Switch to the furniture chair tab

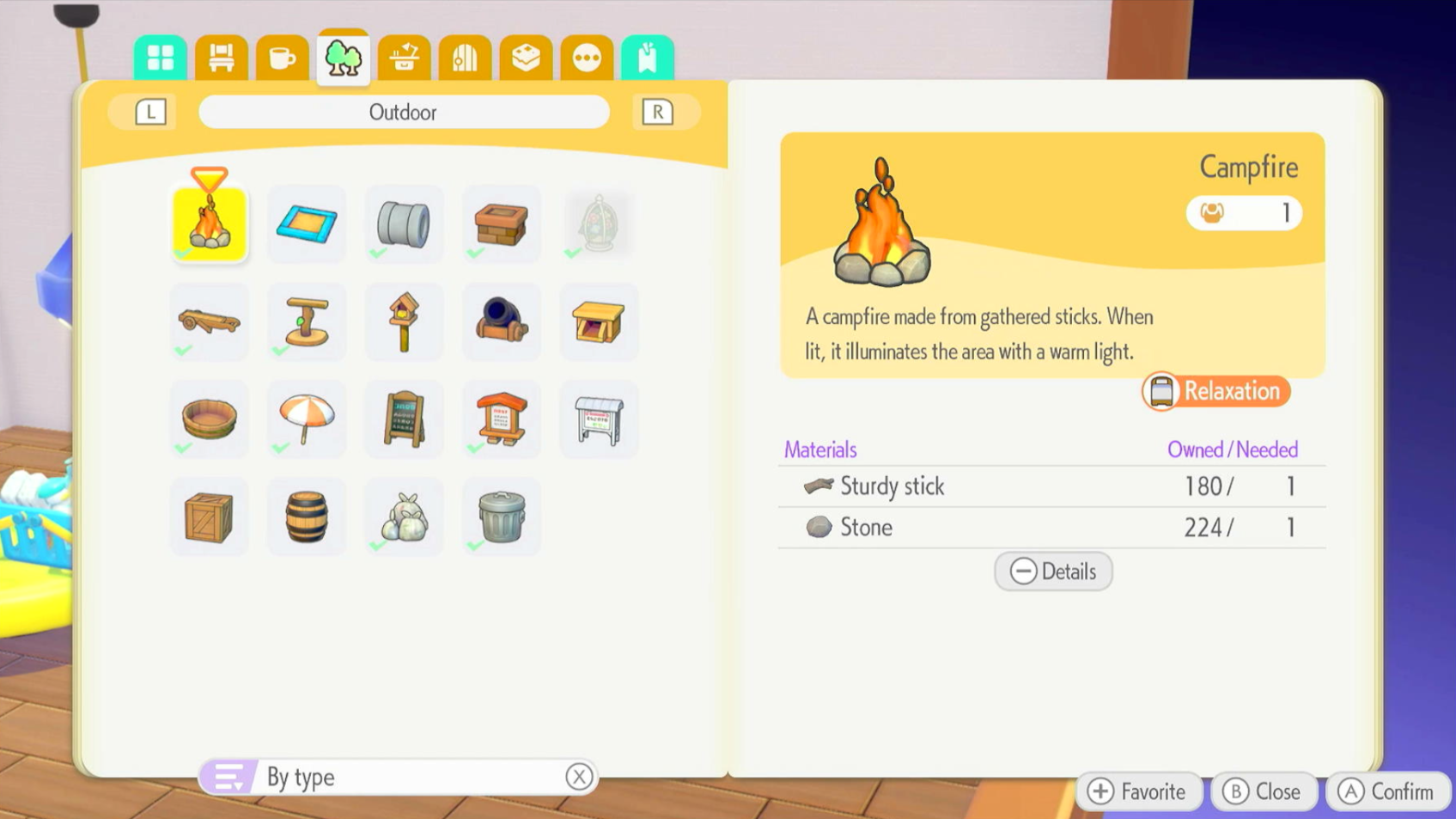(x=221, y=58)
